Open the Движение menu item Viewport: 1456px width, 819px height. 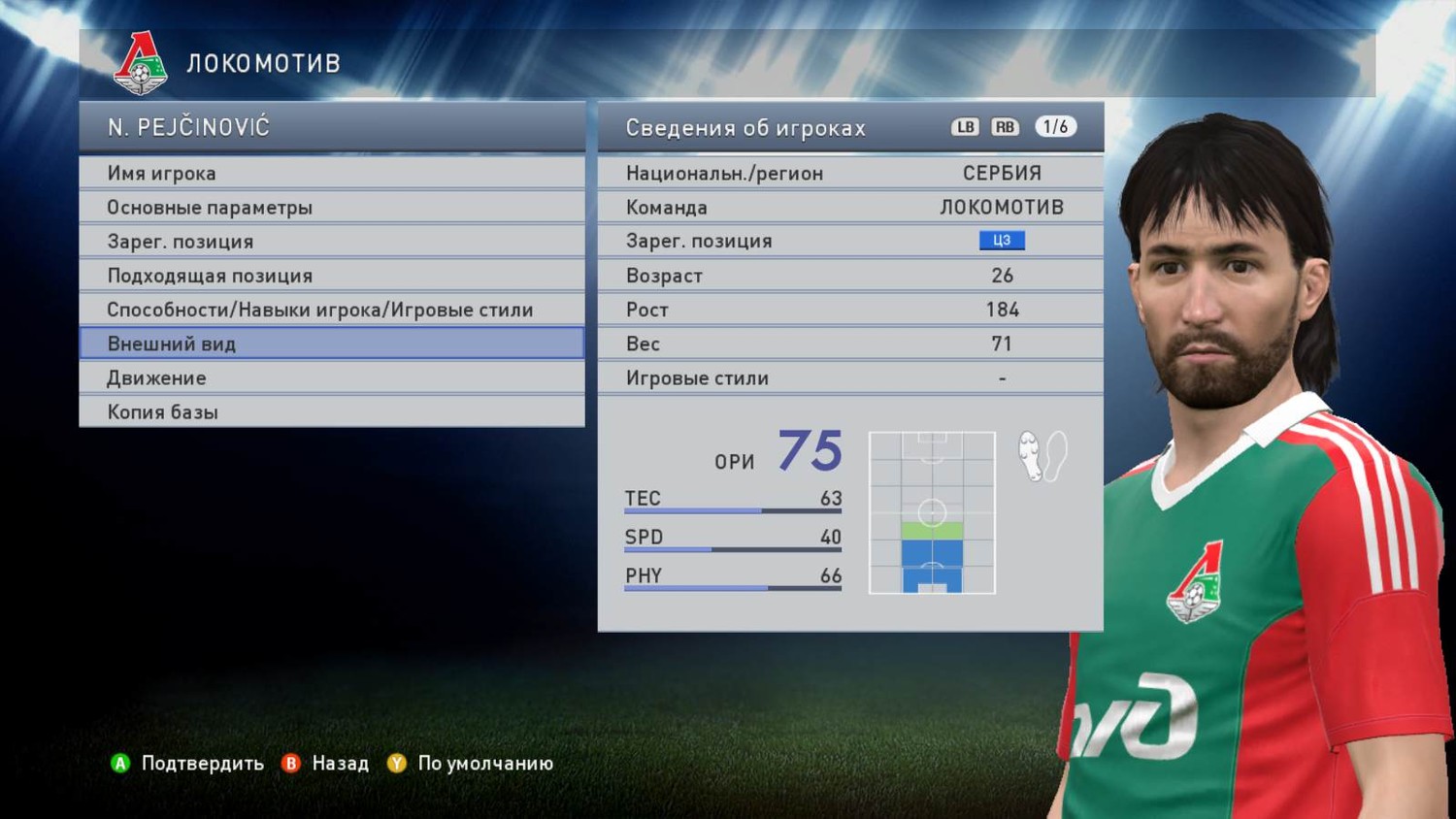point(331,377)
